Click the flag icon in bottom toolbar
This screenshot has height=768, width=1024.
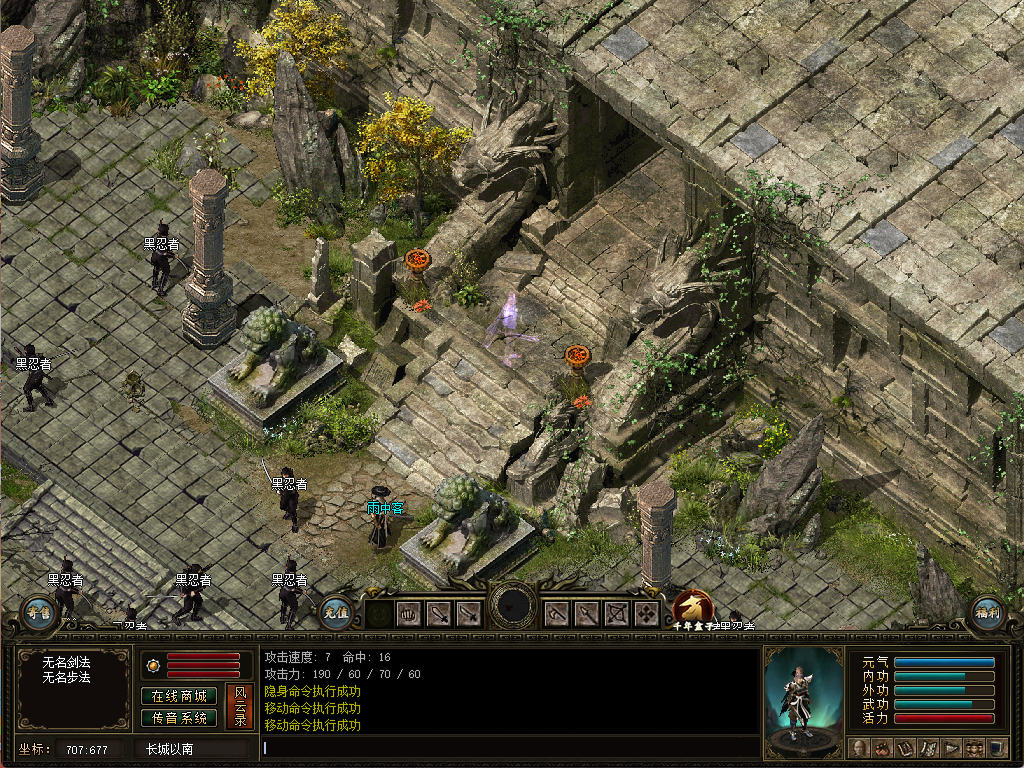click(x=951, y=748)
